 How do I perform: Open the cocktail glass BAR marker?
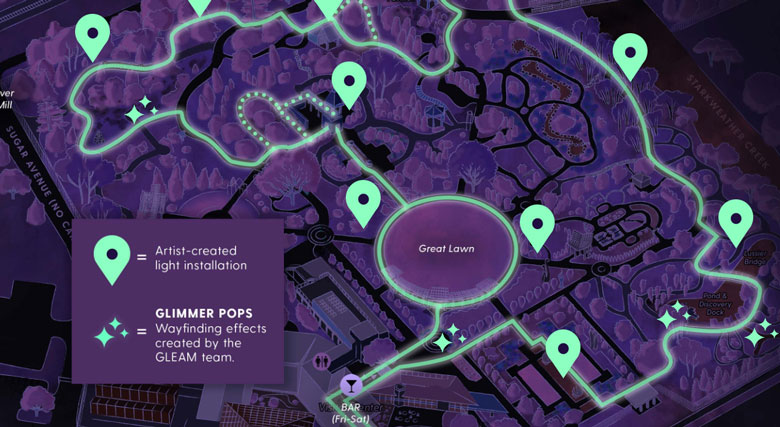[x=351, y=384]
